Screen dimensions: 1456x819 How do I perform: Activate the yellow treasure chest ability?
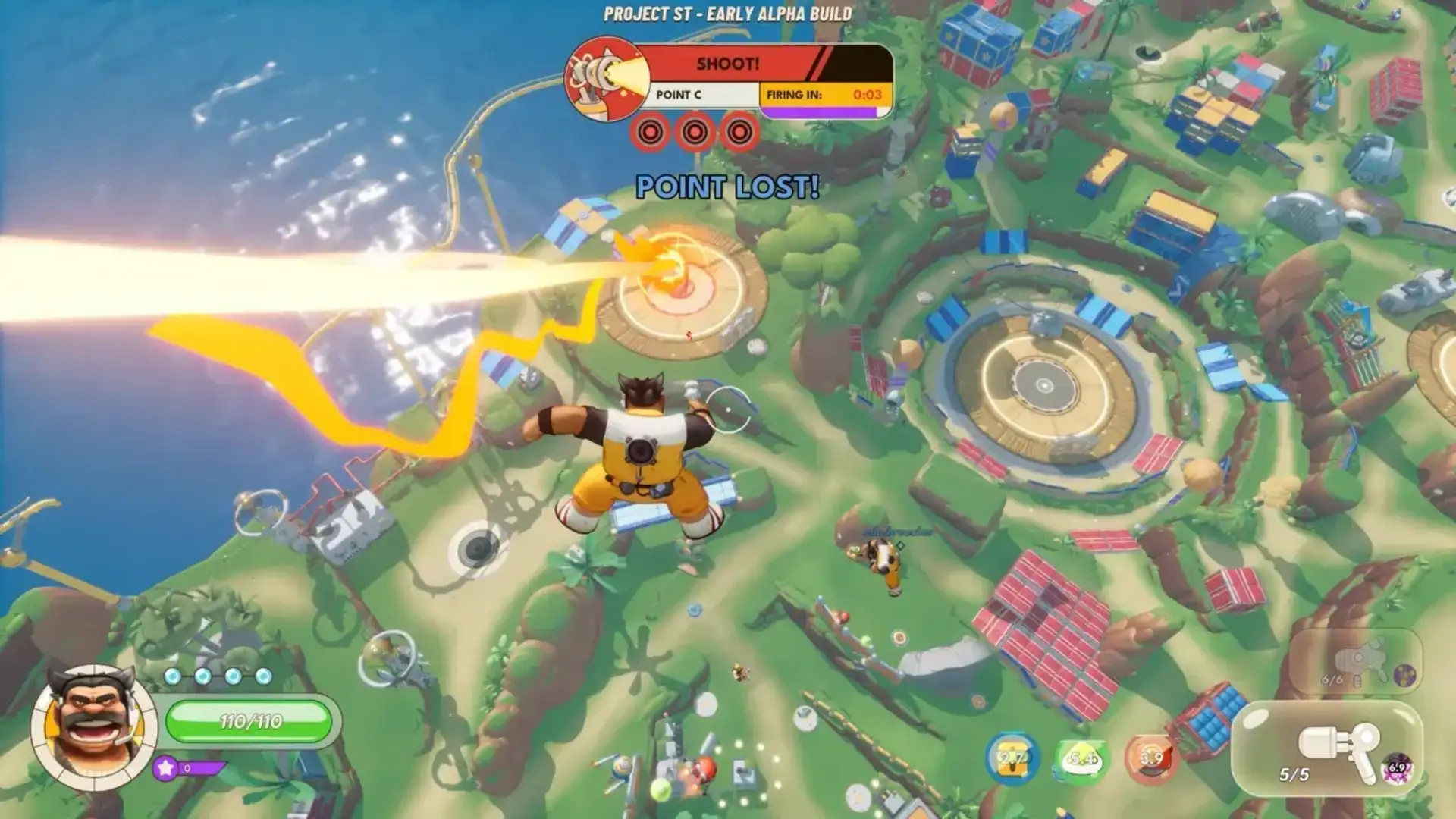pos(1012,758)
